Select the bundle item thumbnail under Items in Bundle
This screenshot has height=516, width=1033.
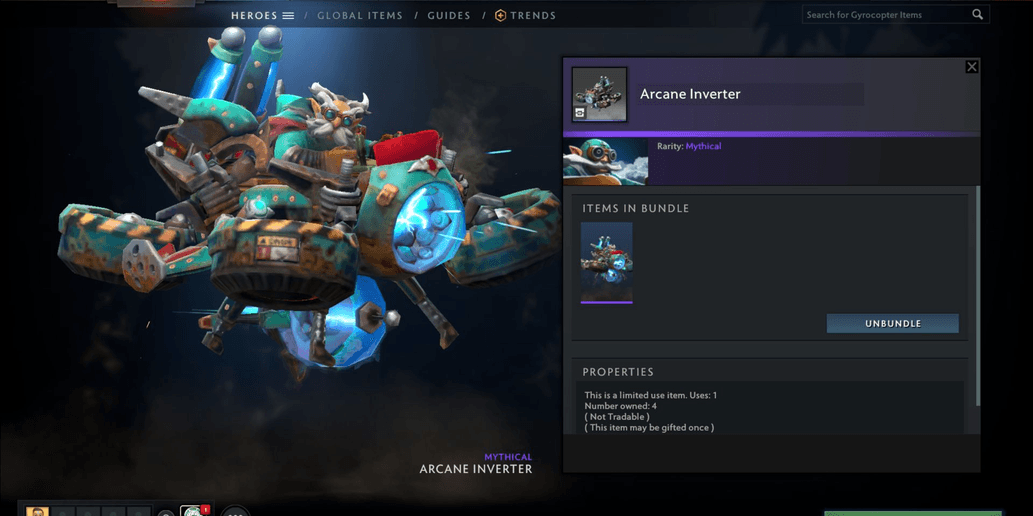(x=606, y=261)
